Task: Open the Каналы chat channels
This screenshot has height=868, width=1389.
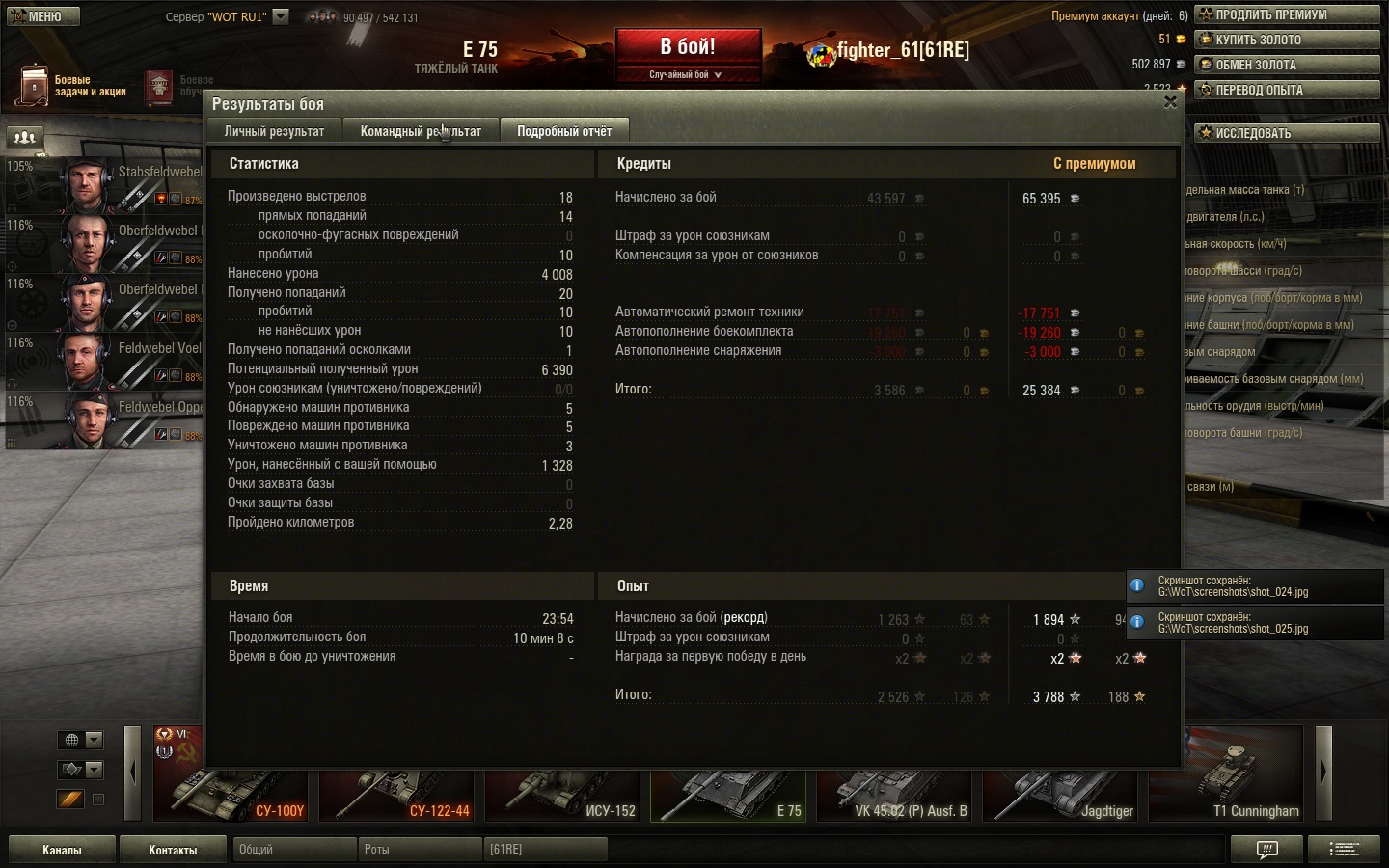Action: click(x=62, y=850)
